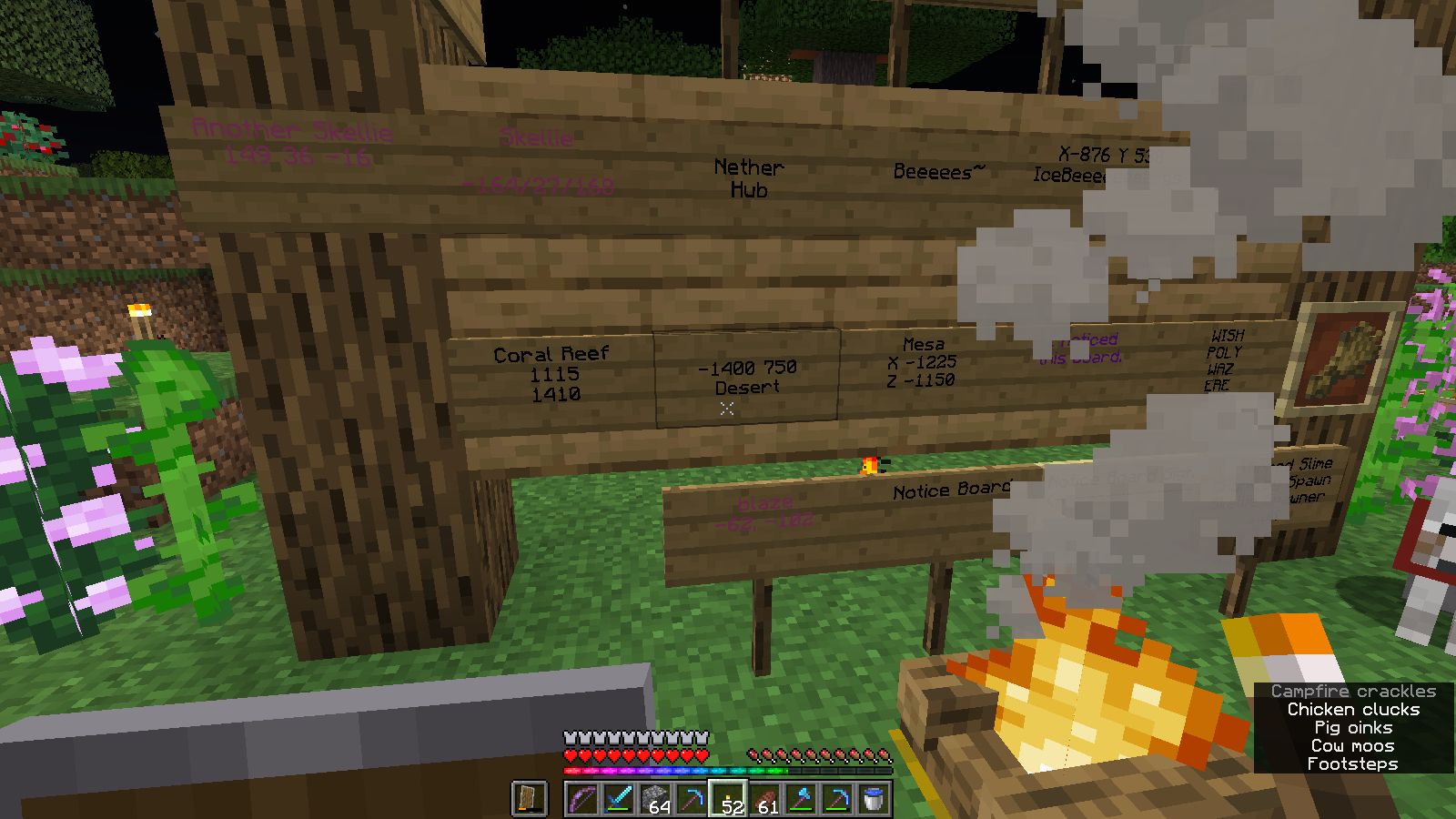Click the shield in the offhand slot
This screenshot has height=819, width=1456.
pos(530,799)
